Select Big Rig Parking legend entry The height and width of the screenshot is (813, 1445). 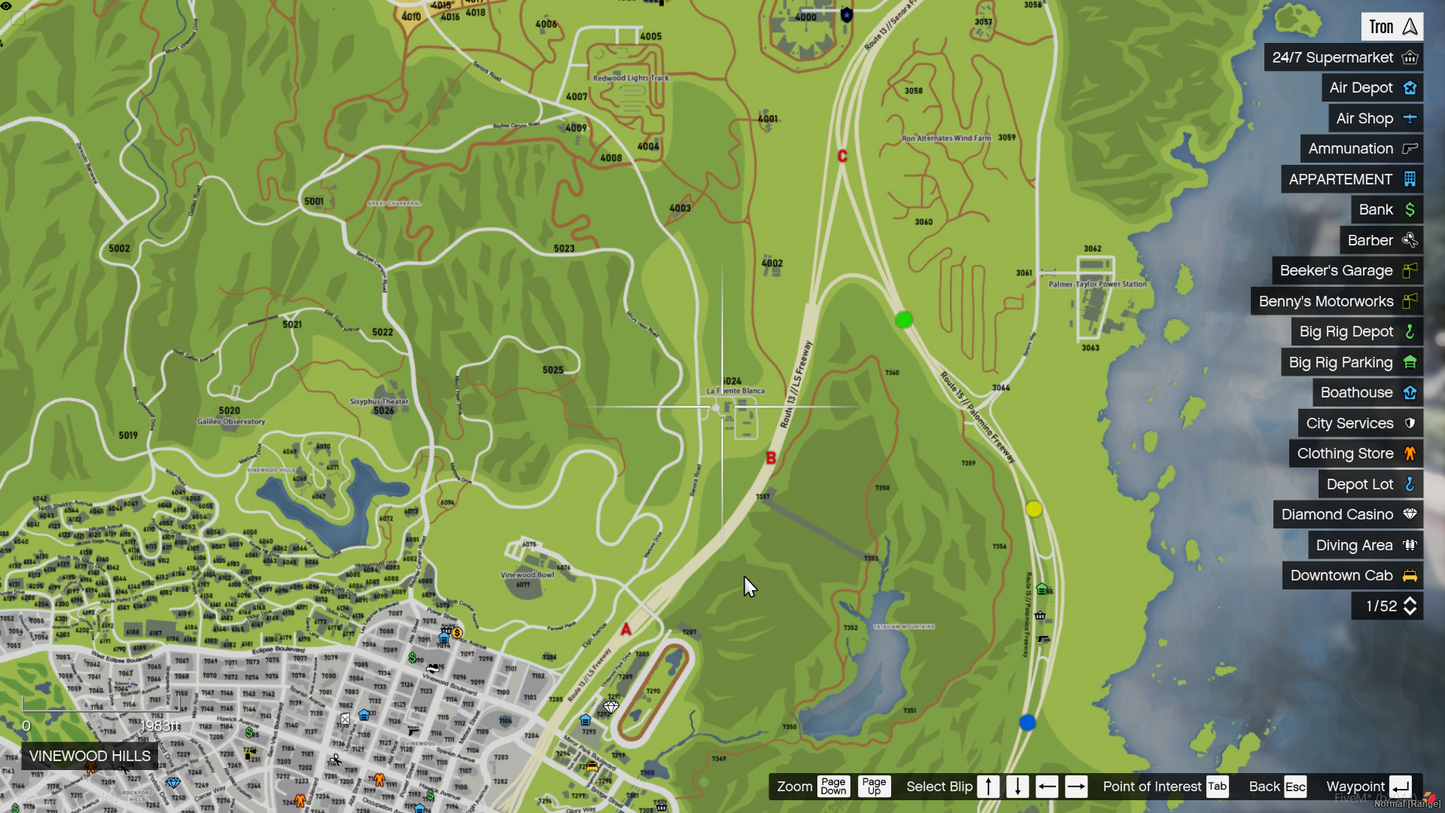(1352, 362)
